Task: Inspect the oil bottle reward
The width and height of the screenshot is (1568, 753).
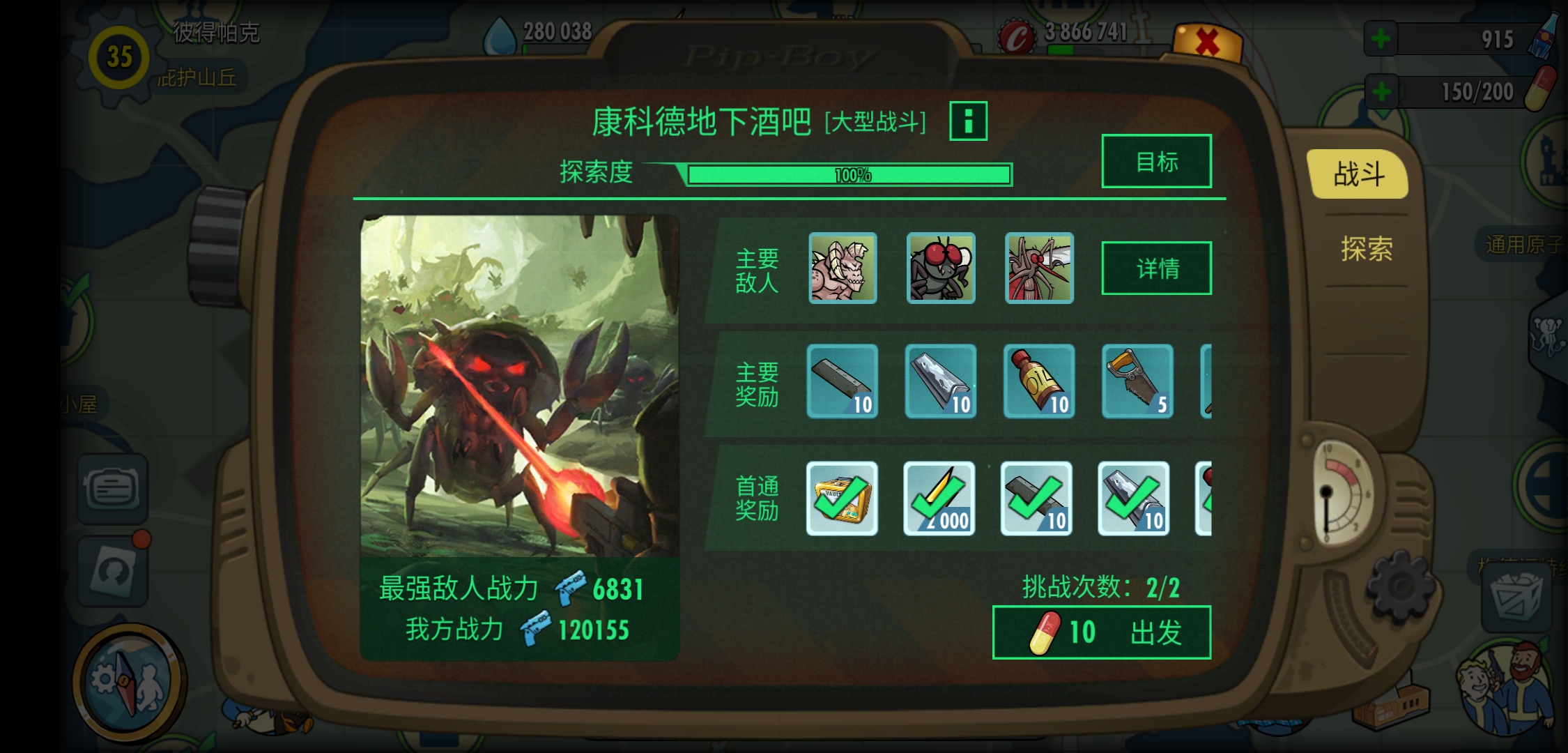Action: (1039, 381)
